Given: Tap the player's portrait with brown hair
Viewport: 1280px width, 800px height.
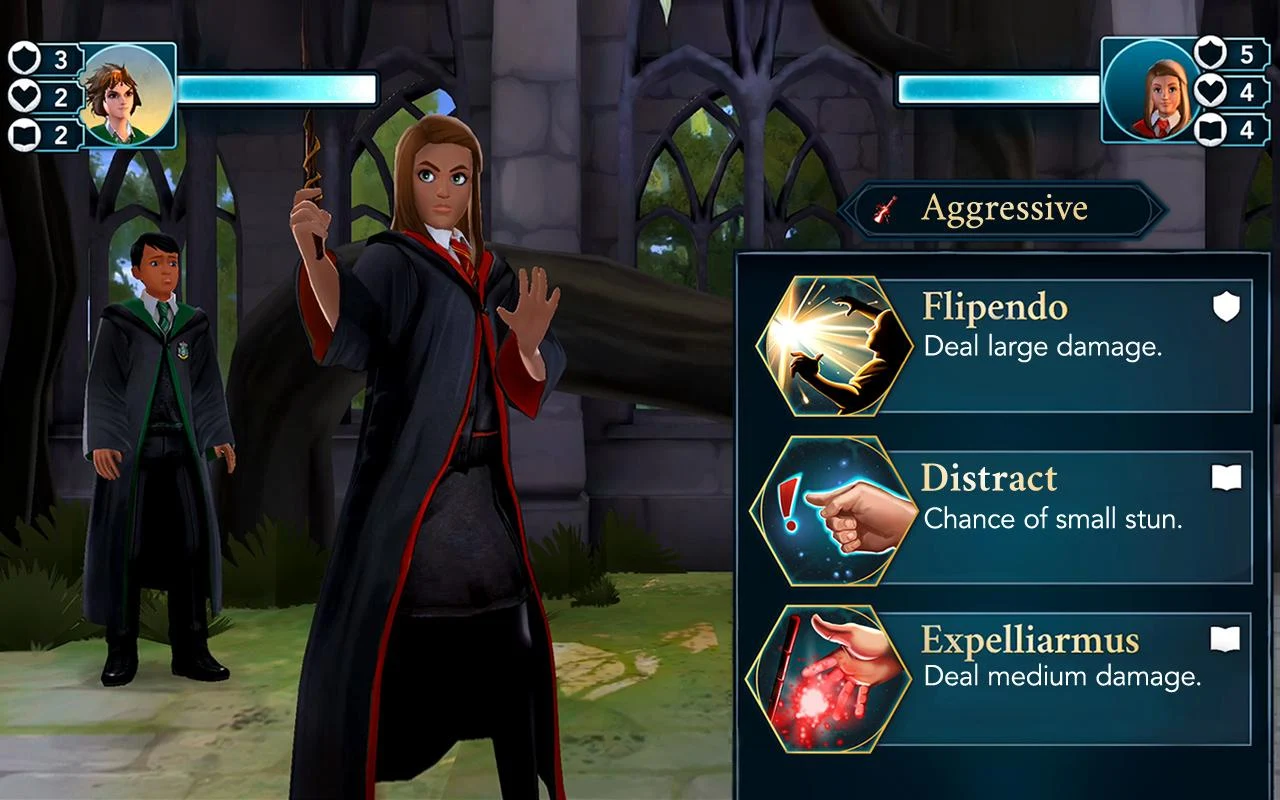Looking at the screenshot, I should coord(127,97).
